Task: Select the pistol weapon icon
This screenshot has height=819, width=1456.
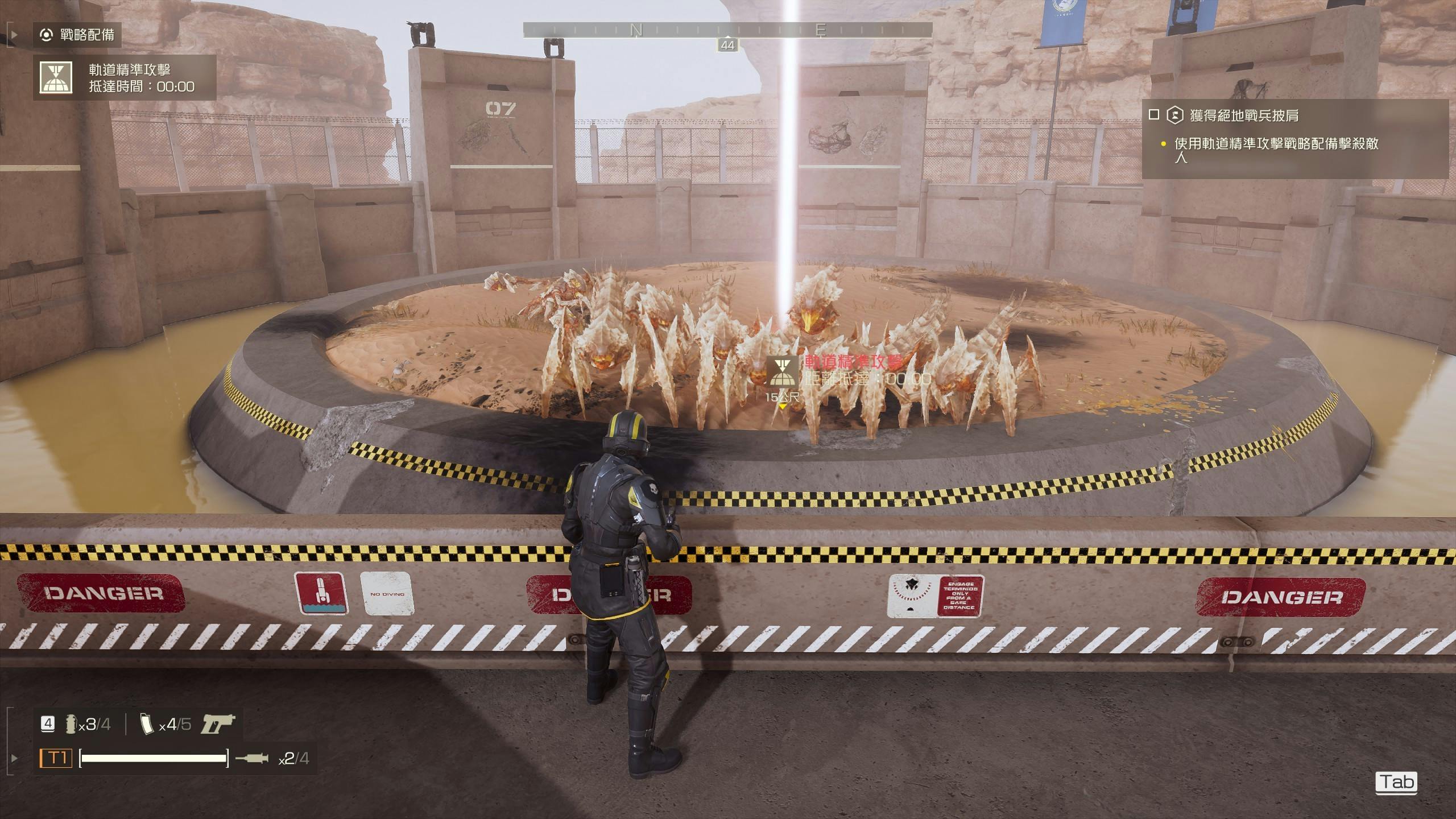Action: 218,724
